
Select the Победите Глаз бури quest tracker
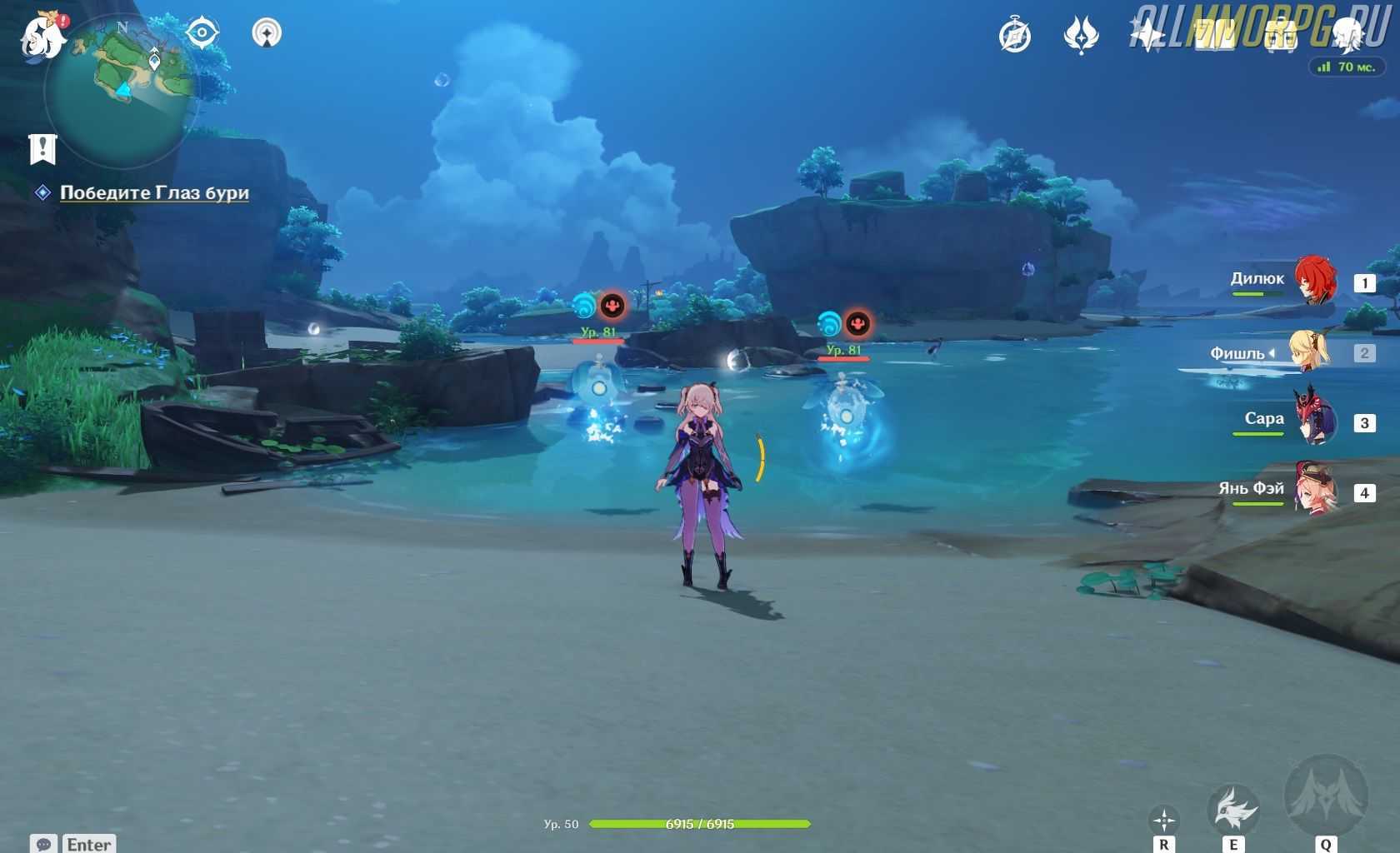click(154, 192)
